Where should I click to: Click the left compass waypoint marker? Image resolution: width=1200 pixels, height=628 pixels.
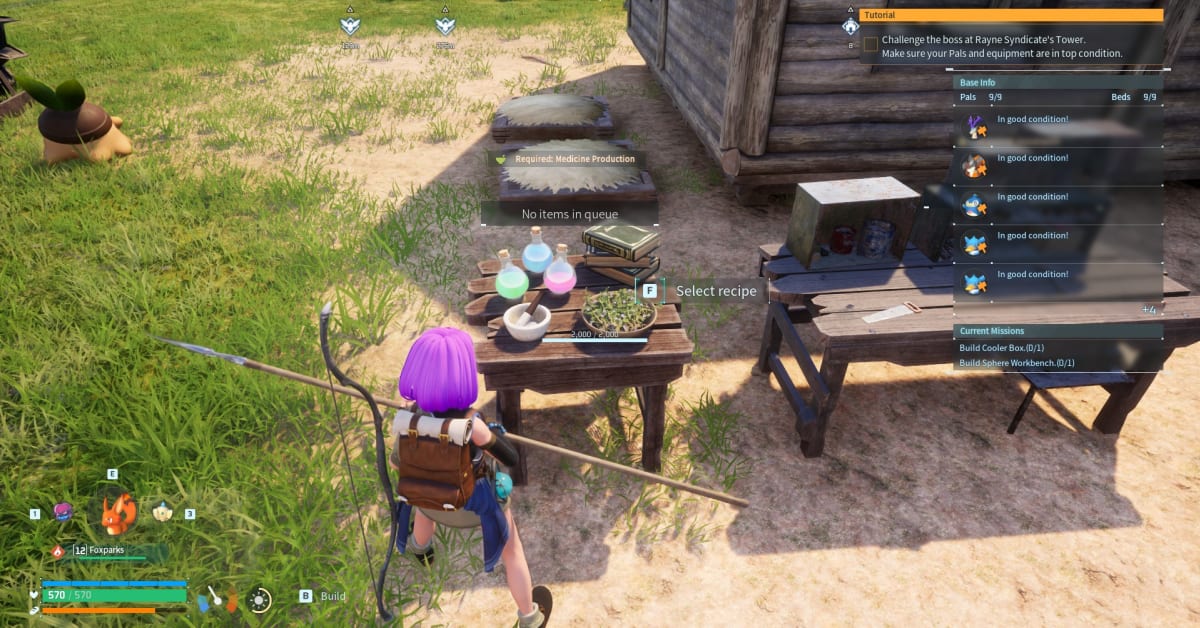click(349, 27)
